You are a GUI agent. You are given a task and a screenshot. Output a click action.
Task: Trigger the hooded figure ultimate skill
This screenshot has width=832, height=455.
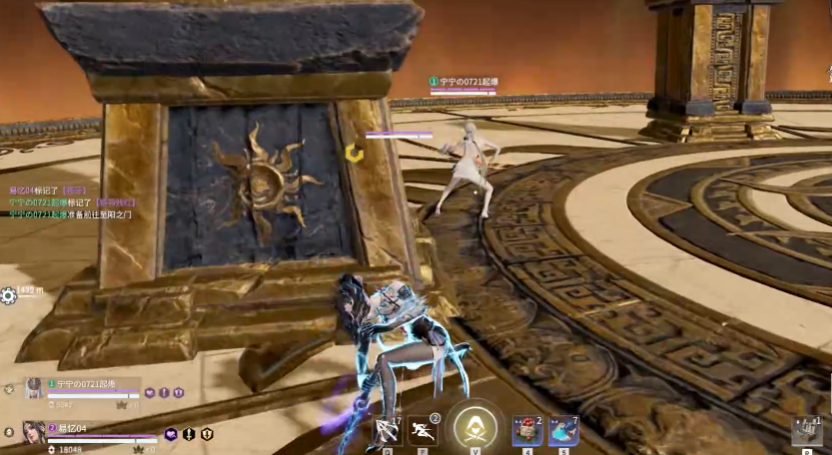(x=475, y=428)
